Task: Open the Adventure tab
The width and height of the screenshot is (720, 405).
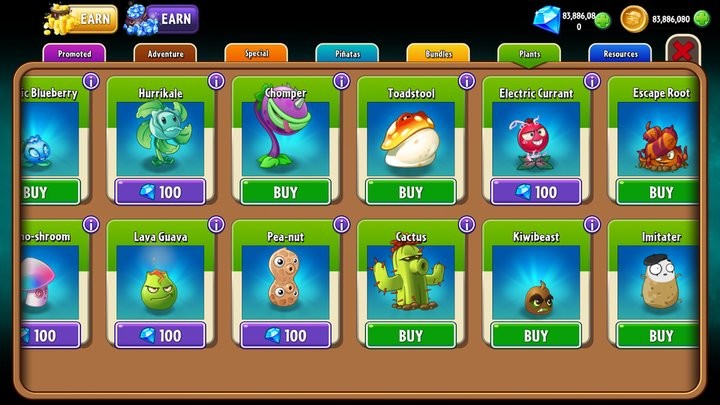Action: pos(165,53)
